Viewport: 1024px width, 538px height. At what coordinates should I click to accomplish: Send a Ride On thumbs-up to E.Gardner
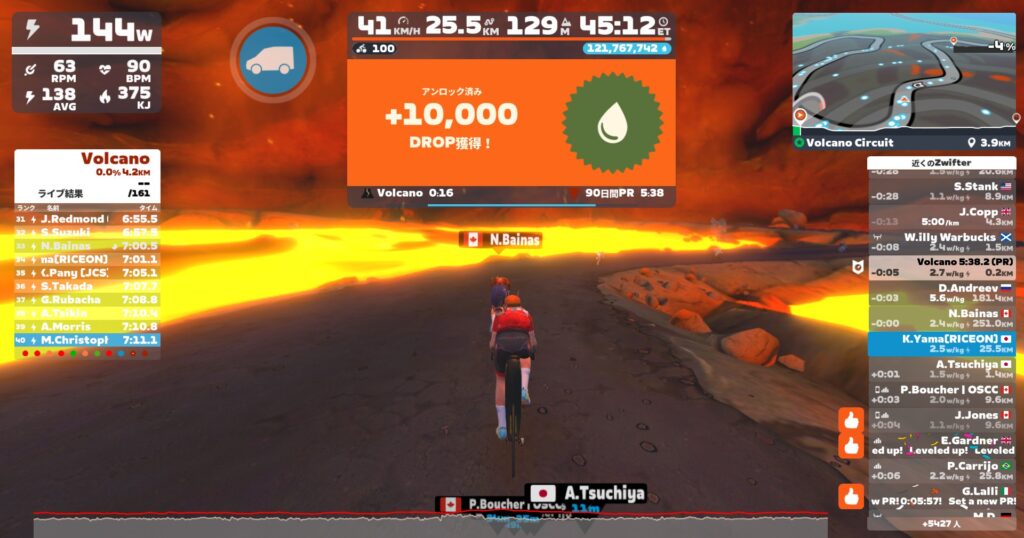click(x=851, y=445)
